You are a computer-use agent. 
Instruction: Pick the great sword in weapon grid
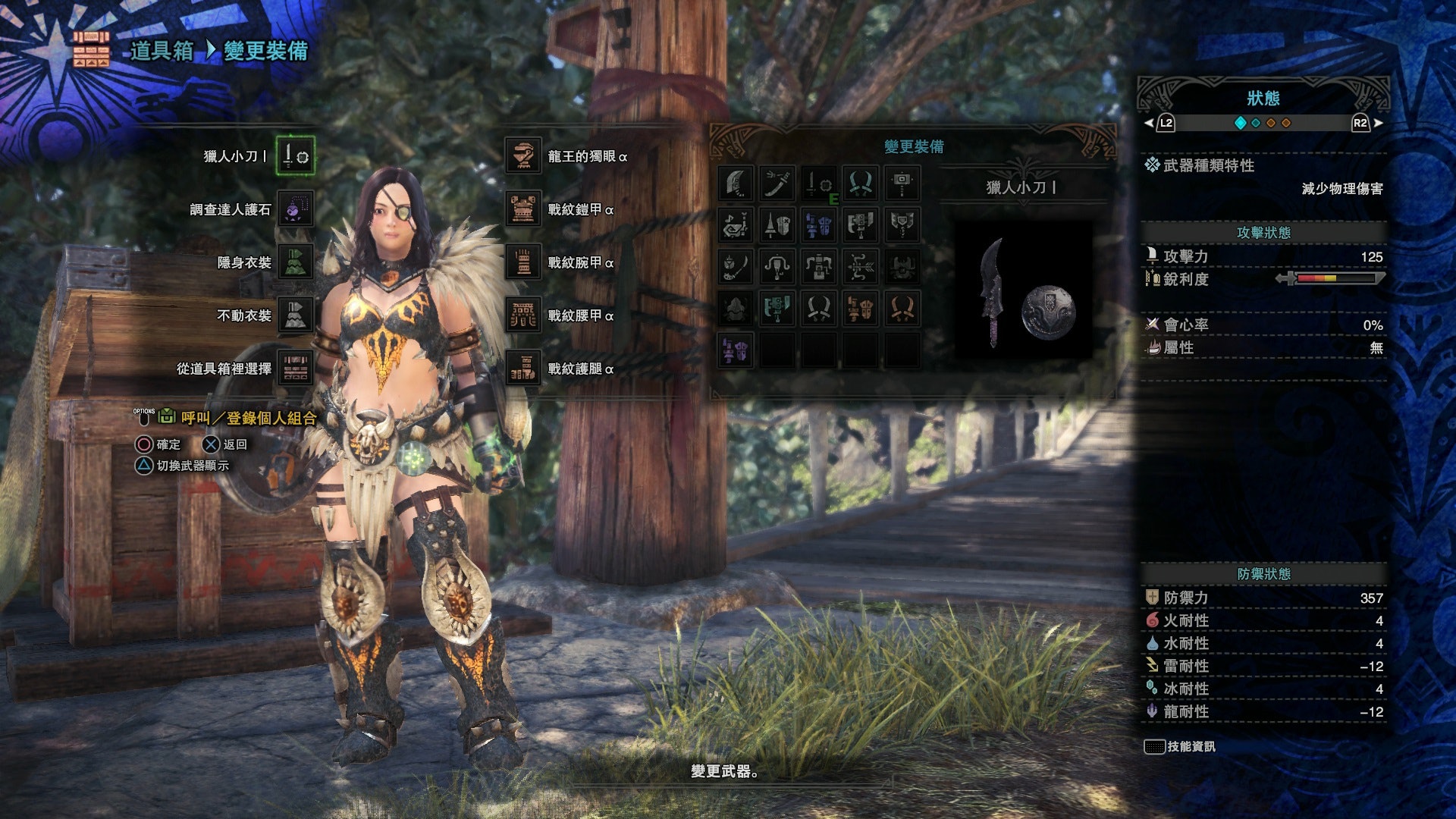click(x=736, y=184)
